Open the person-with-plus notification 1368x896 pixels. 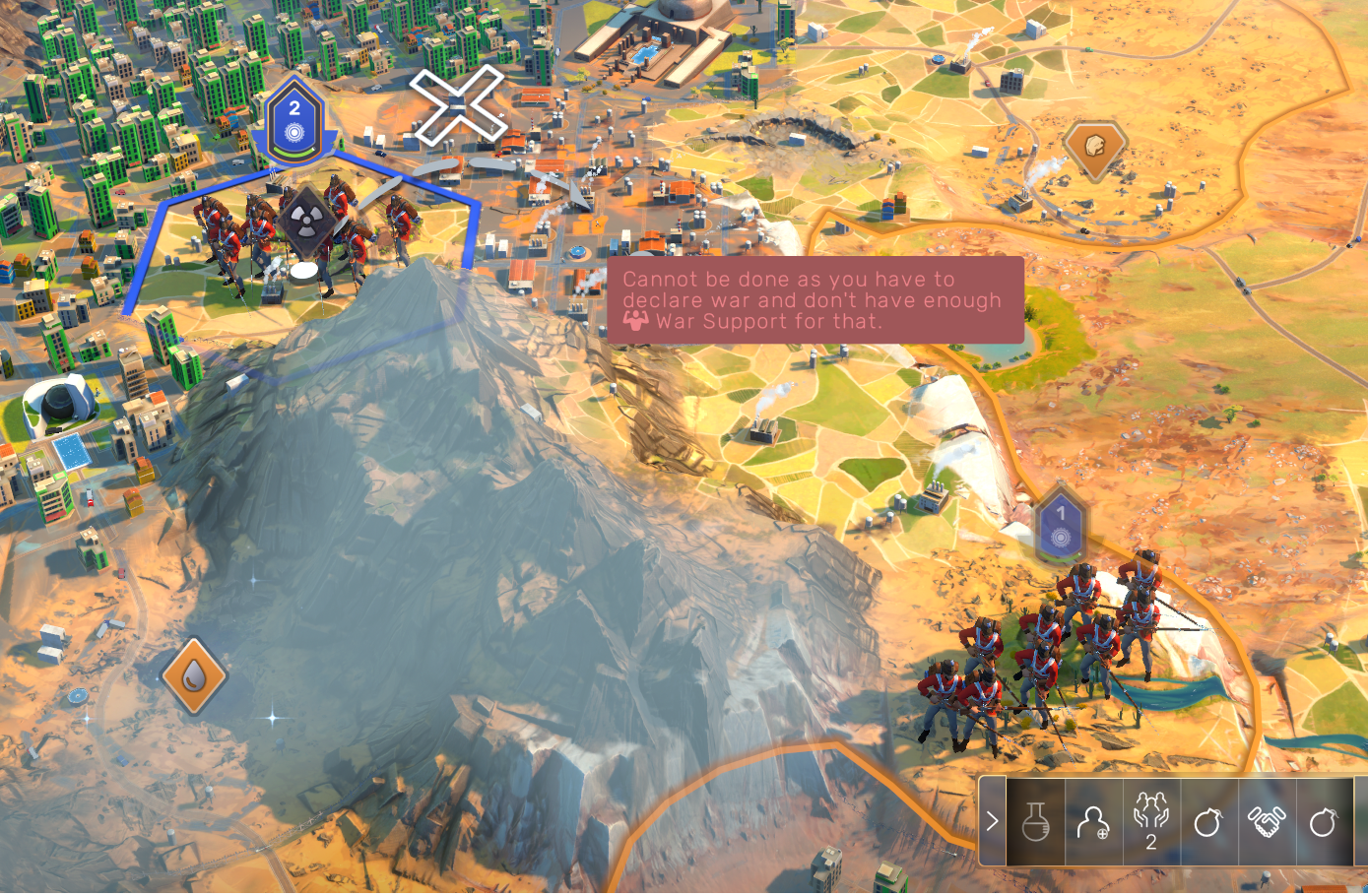[1093, 821]
